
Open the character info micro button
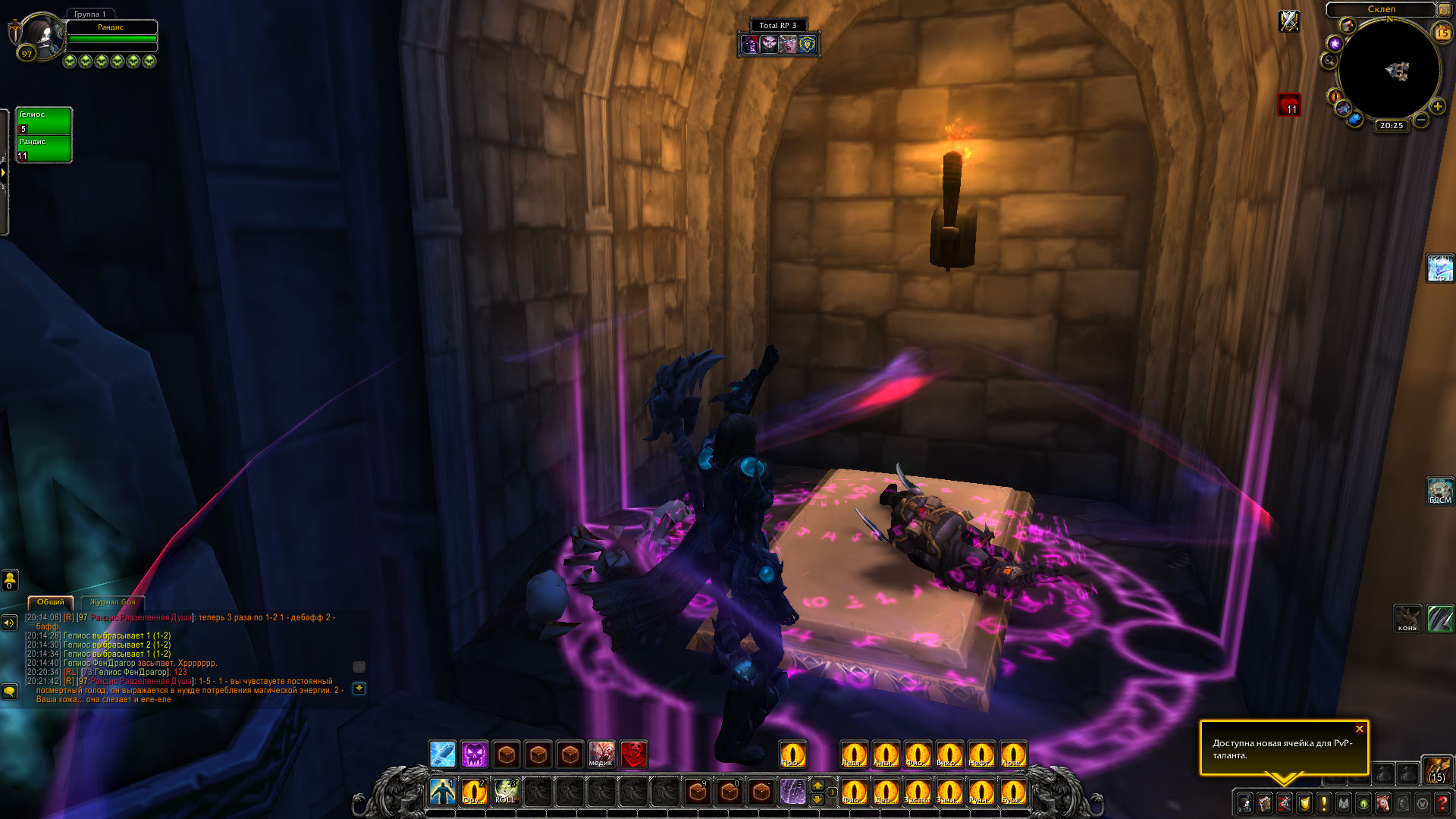click(x=1245, y=802)
